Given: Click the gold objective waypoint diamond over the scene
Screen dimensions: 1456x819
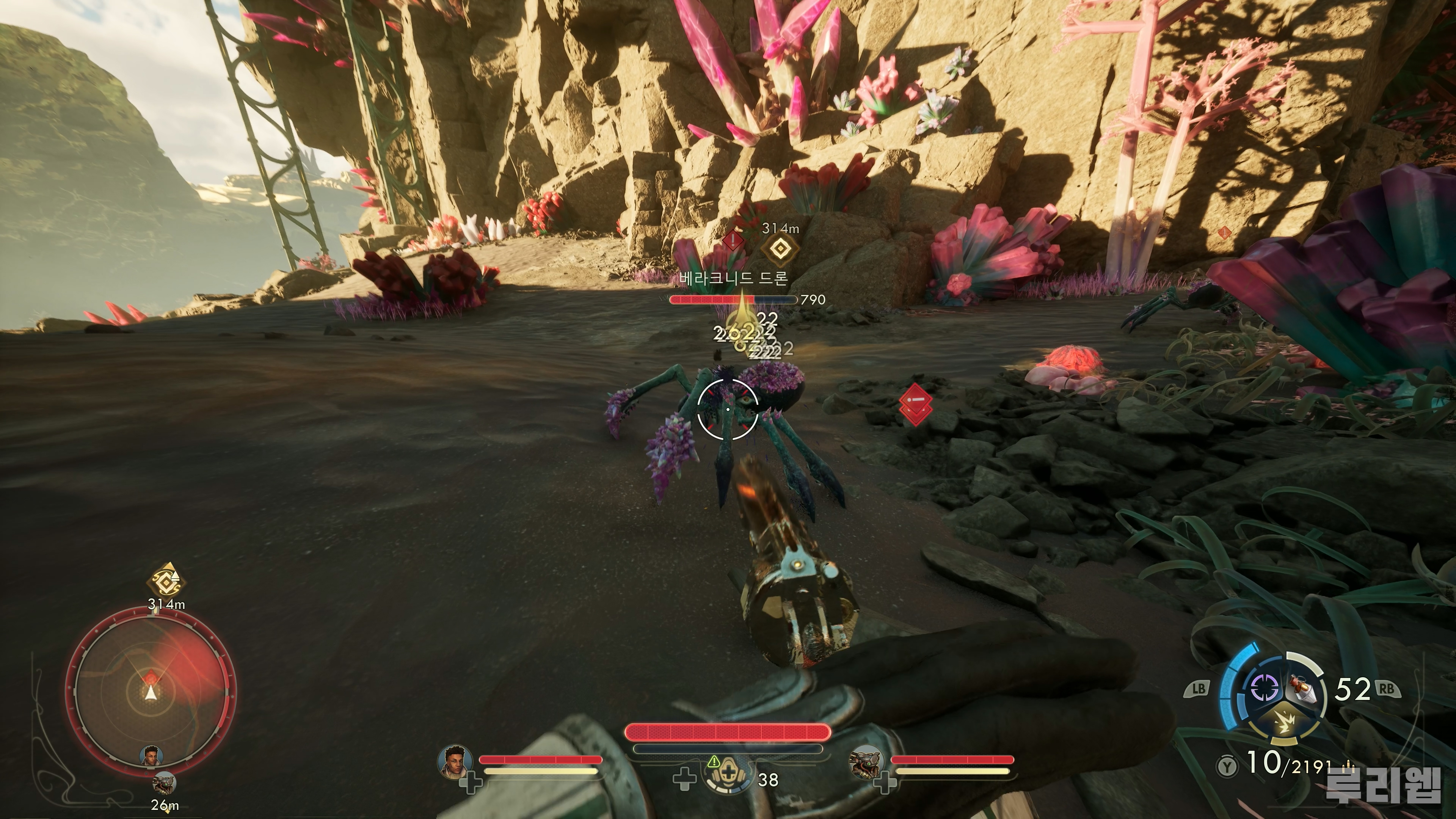Looking at the screenshot, I should click(x=780, y=249).
